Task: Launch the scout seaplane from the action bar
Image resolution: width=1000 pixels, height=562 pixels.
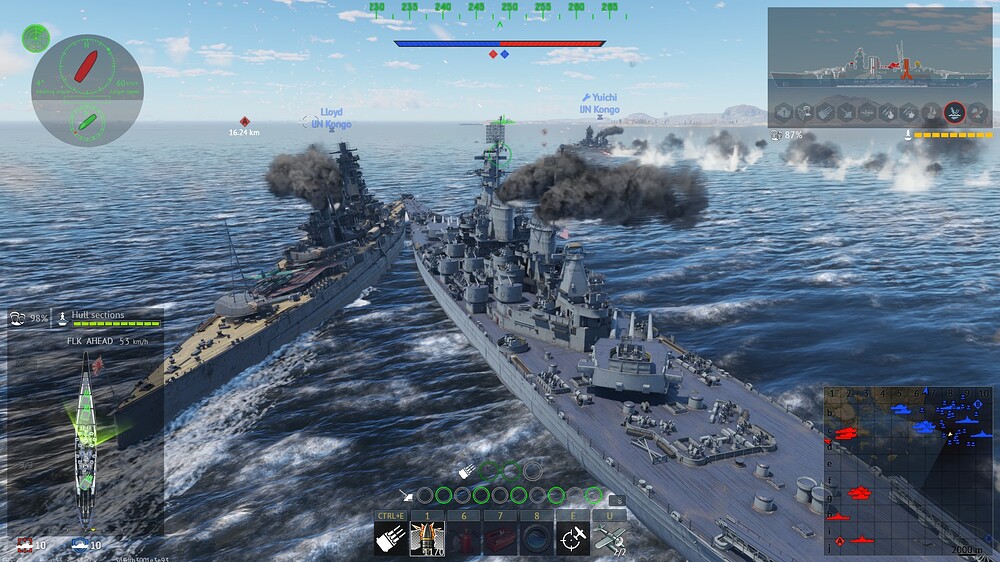Action: (x=608, y=537)
